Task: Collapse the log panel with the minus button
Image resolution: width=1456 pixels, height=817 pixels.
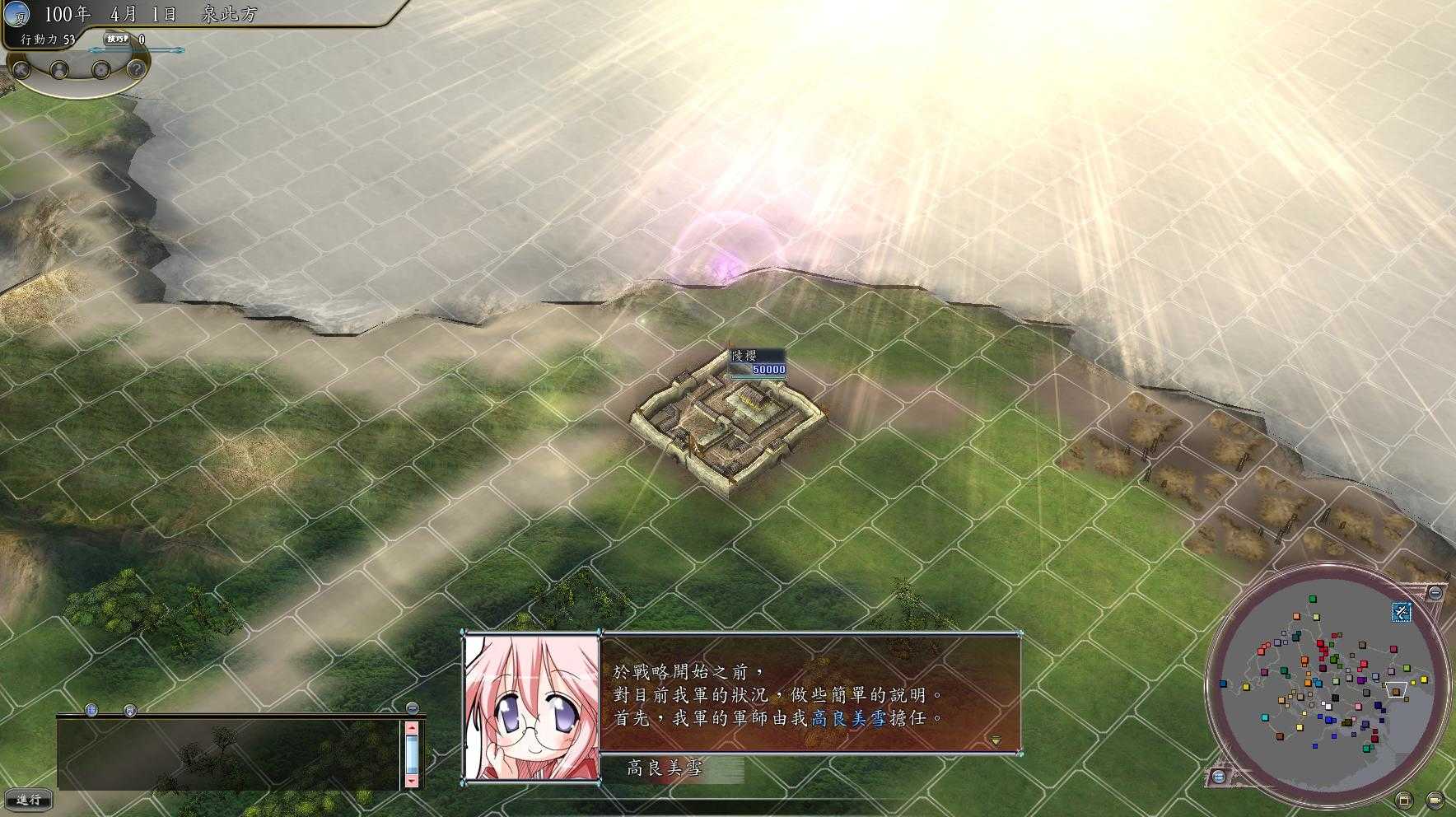Action: (412, 708)
